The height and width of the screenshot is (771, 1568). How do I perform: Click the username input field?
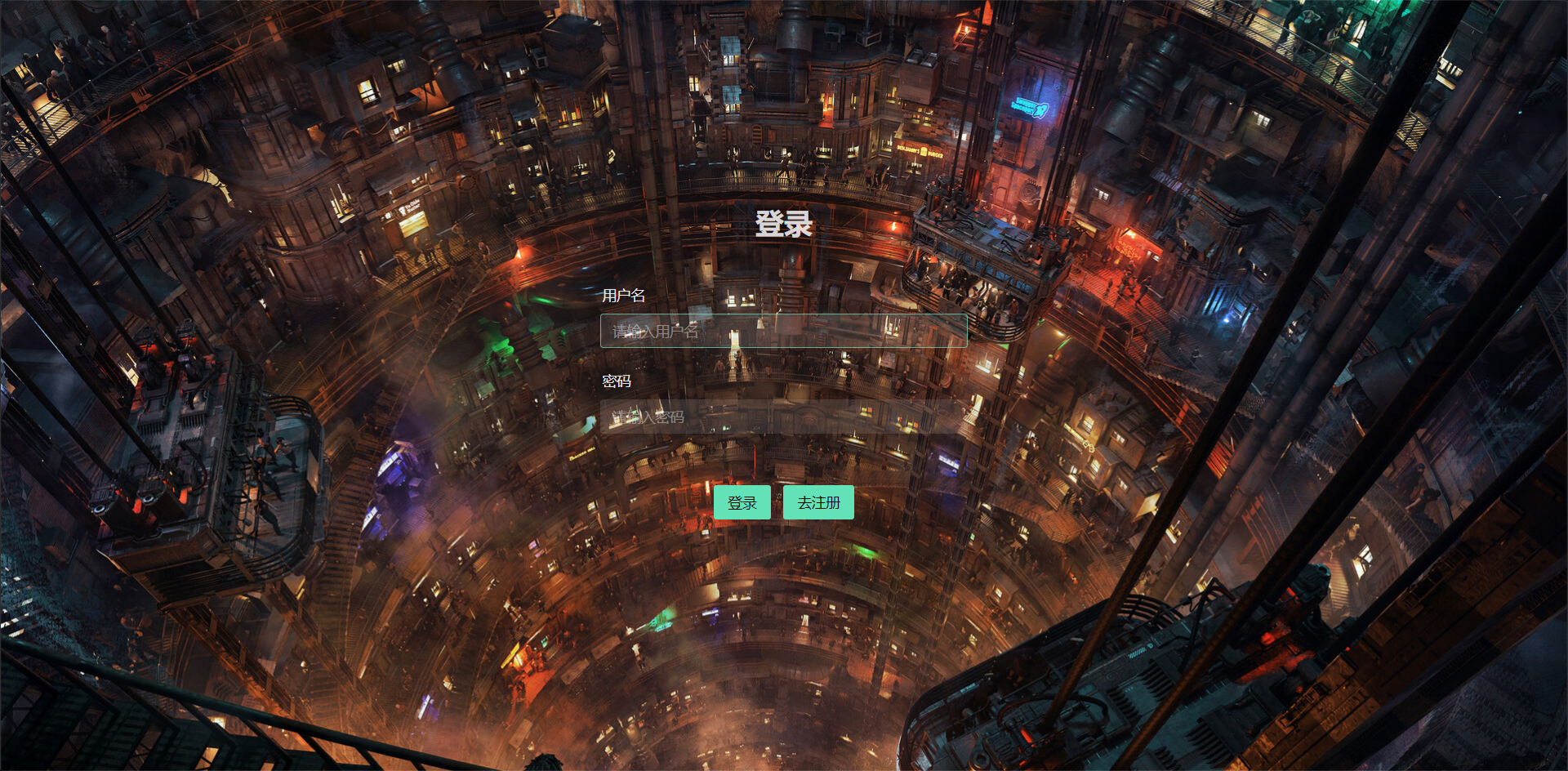(x=783, y=331)
